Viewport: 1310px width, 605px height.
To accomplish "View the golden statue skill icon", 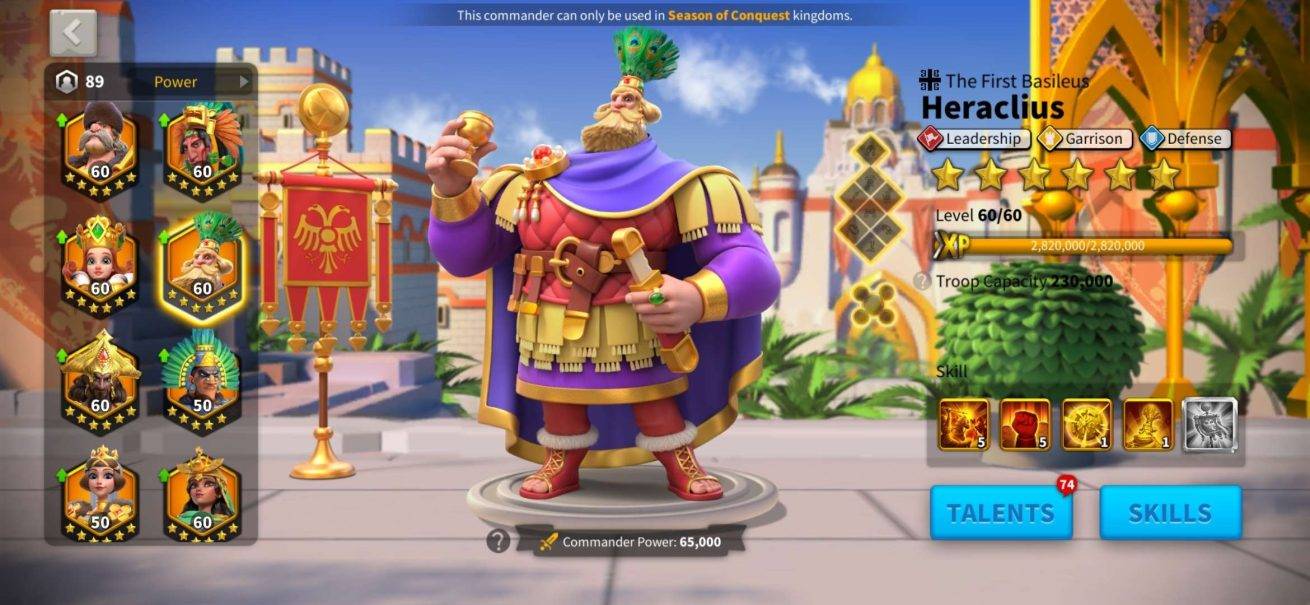I will click(1148, 424).
